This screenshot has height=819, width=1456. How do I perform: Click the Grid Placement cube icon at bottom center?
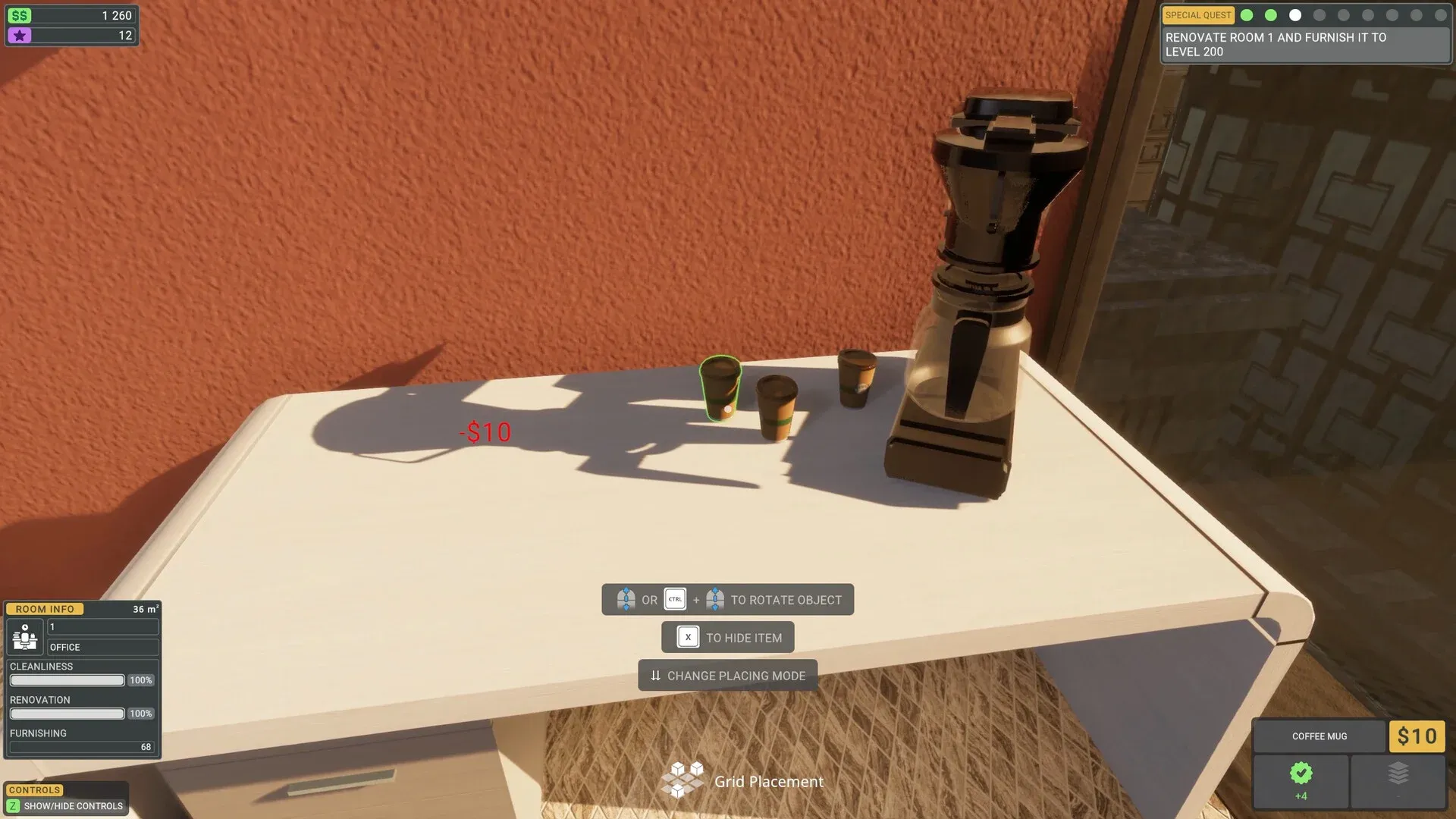click(x=685, y=780)
